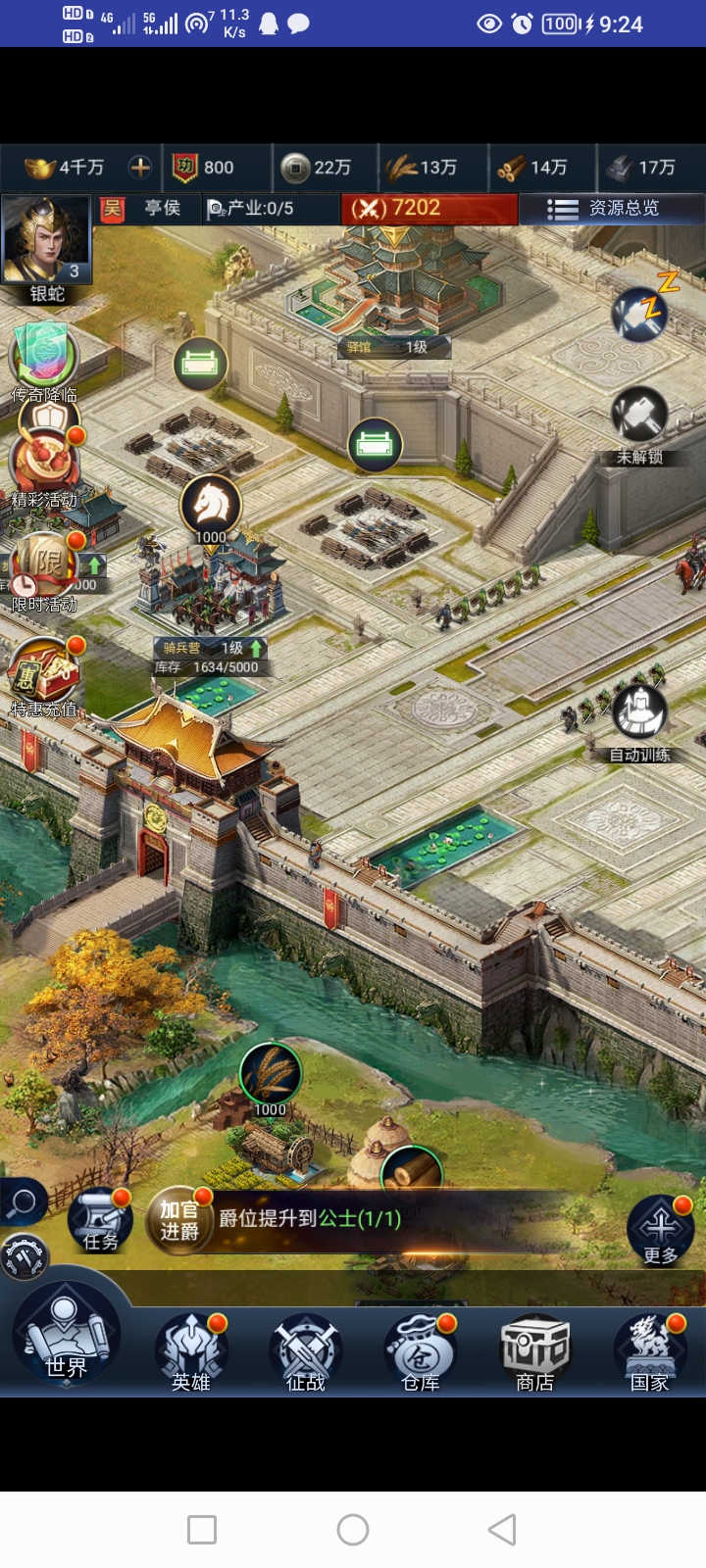706x1568 pixels.
Task: Open the 任务 quest list
Action: click(x=100, y=1221)
